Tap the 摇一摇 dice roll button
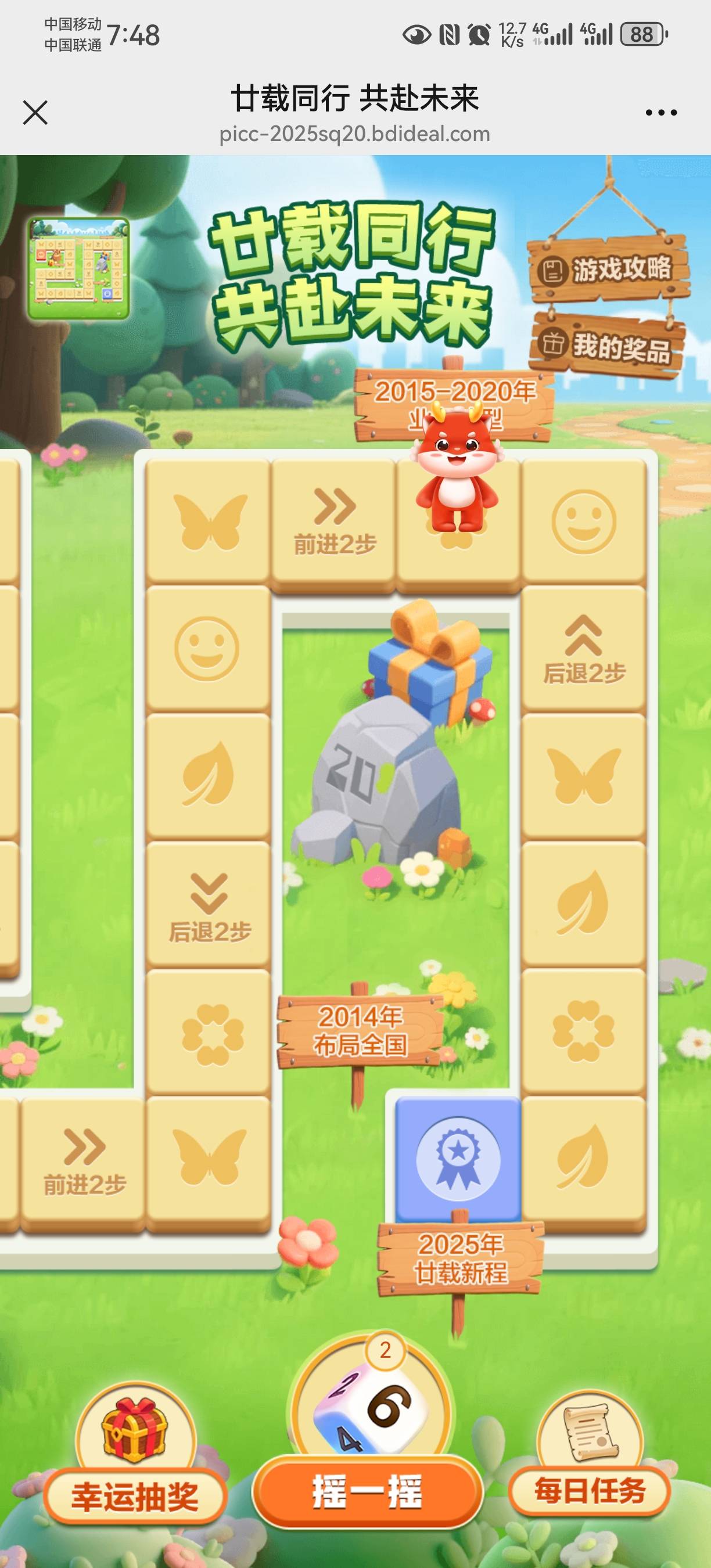Screen dimensions: 711x1568 pos(367,1491)
